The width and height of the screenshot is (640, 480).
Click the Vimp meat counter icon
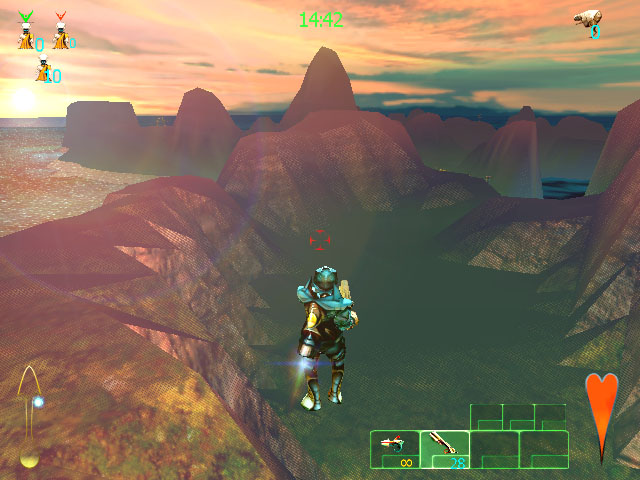point(588,21)
